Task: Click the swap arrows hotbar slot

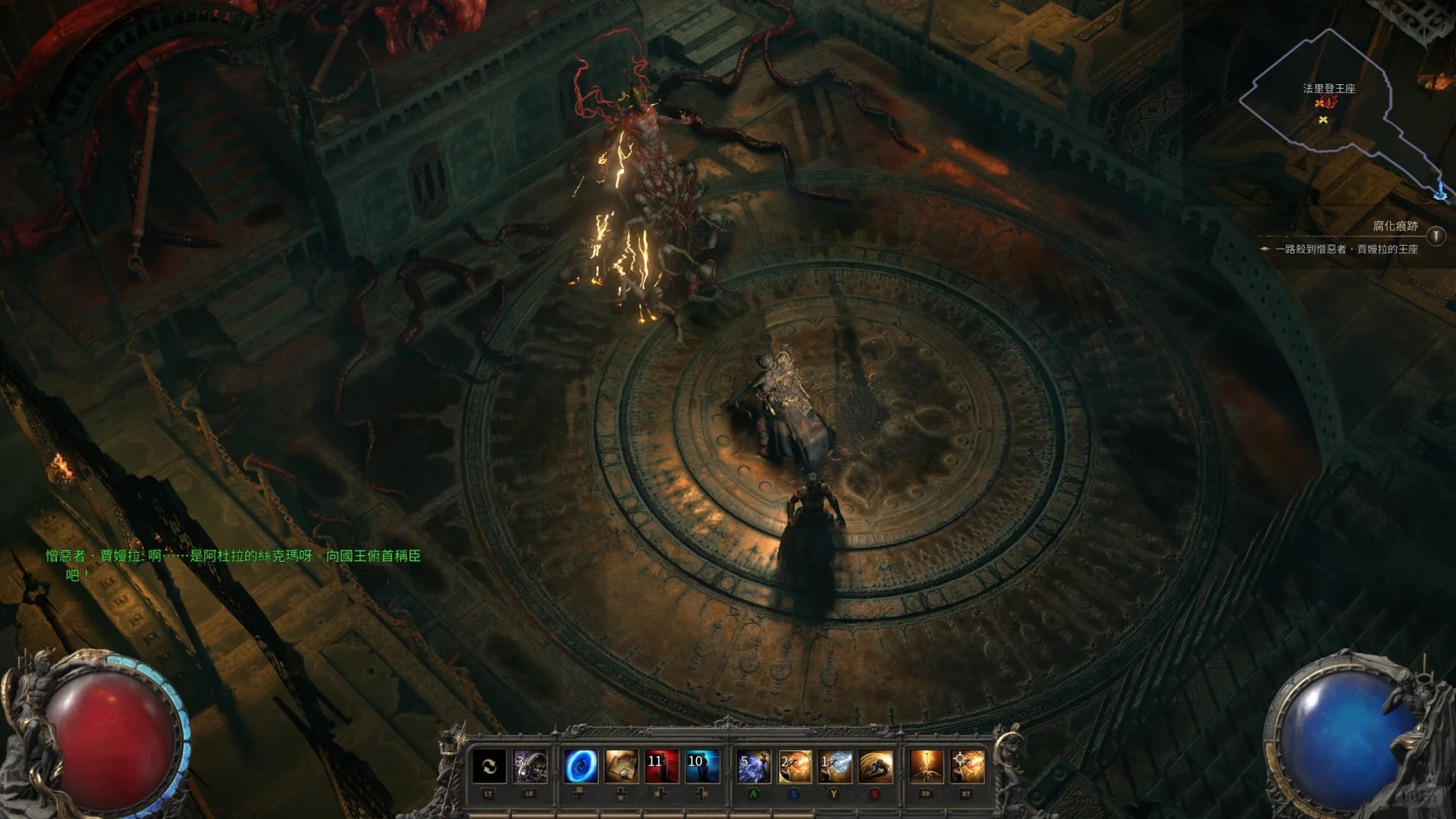Action: 489,767
